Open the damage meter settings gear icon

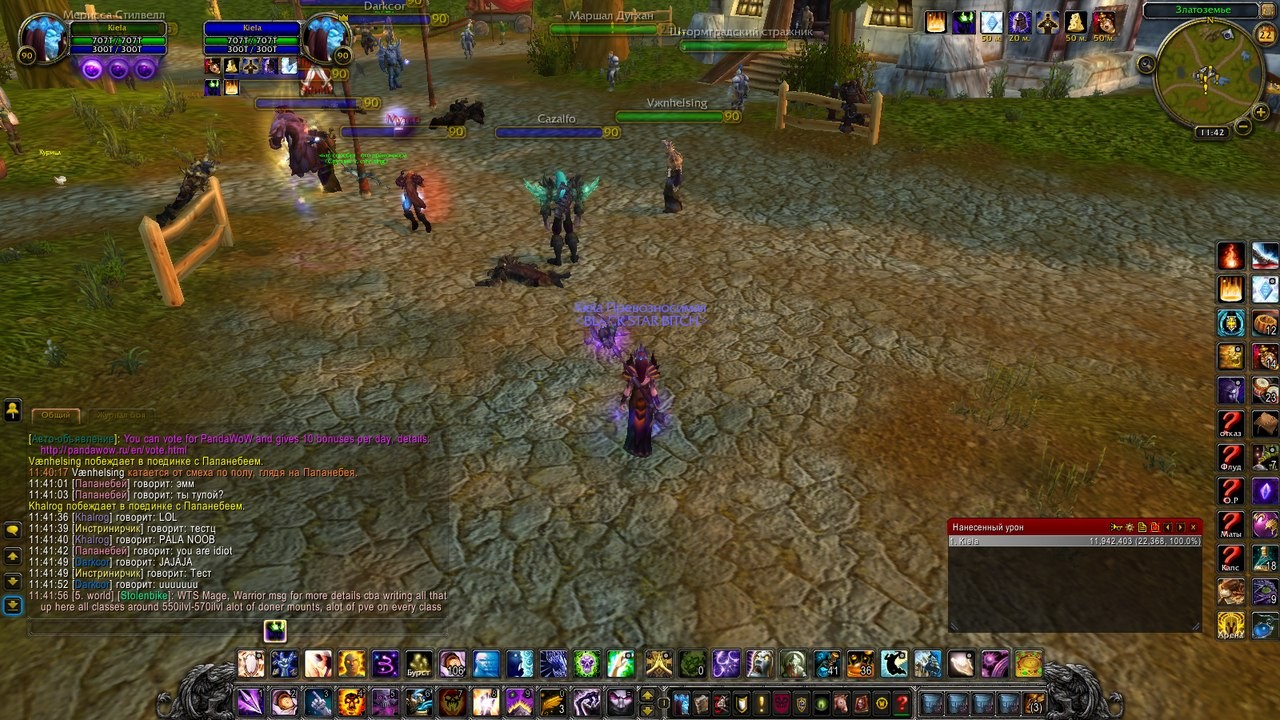pyautogui.click(x=1129, y=527)
